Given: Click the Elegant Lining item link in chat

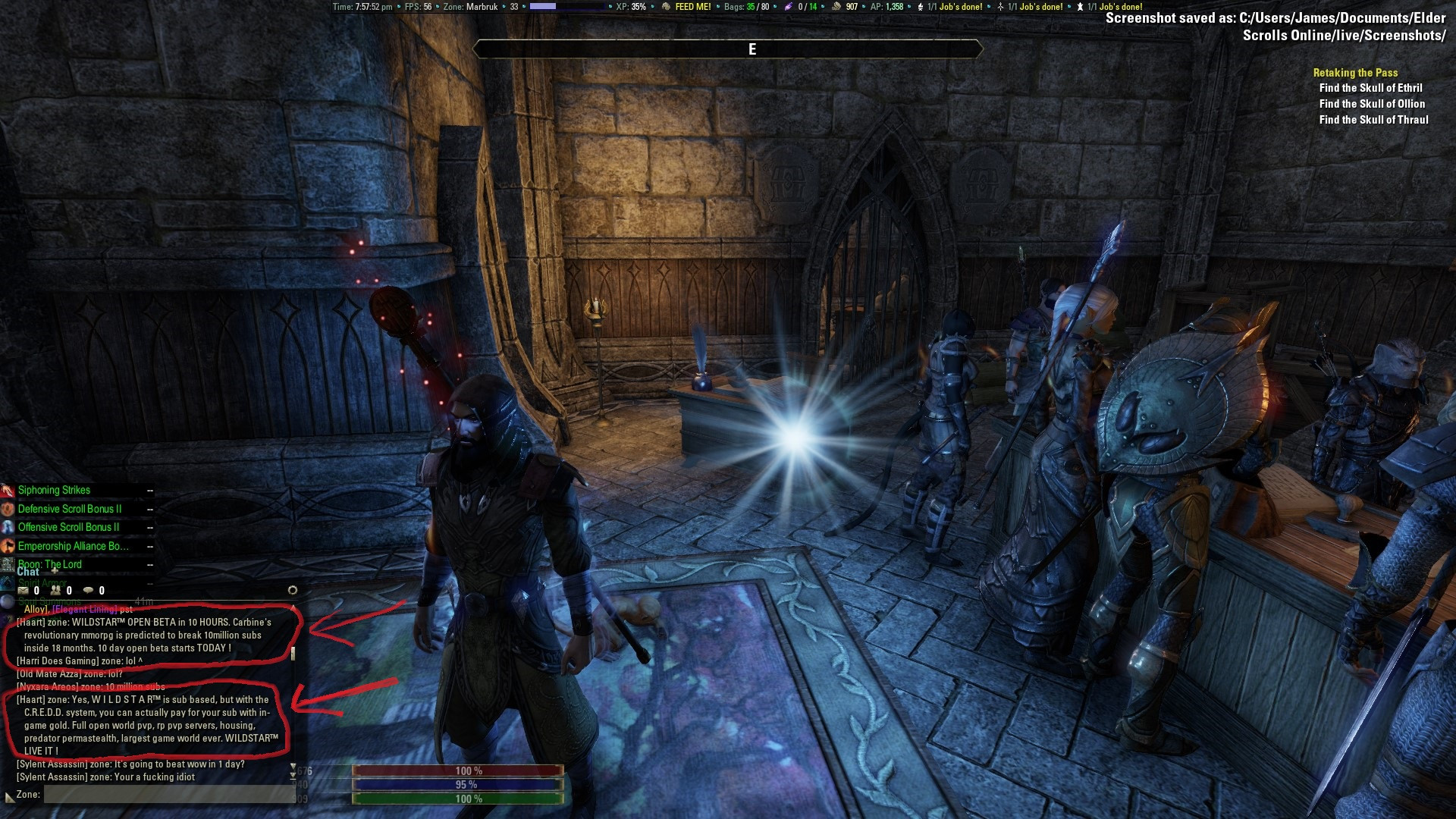Looking at the screenshot, I should [84, 609].
